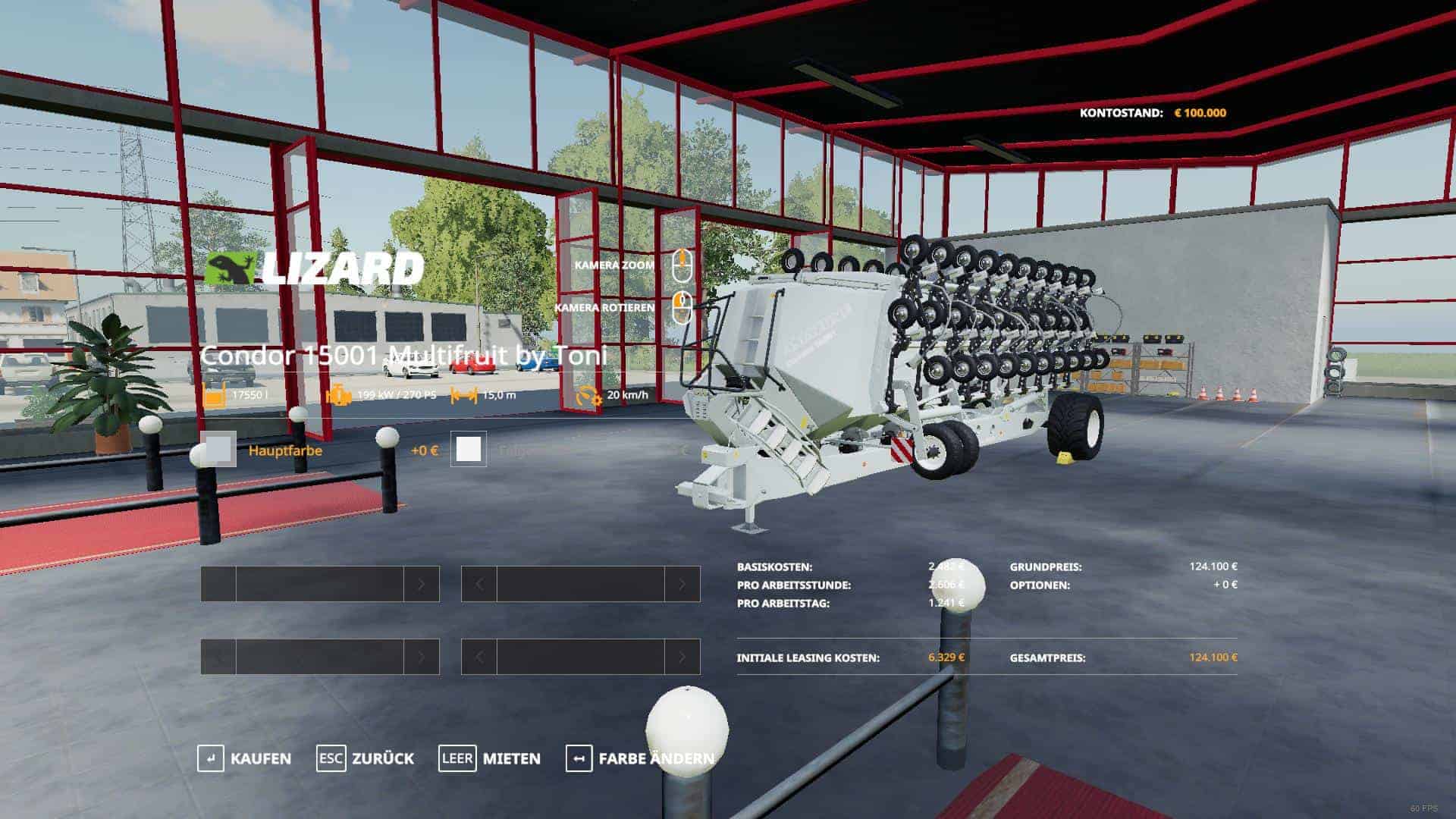Choose the white secondary color swatch
The image size is (1456, 819).
[469, 450]
